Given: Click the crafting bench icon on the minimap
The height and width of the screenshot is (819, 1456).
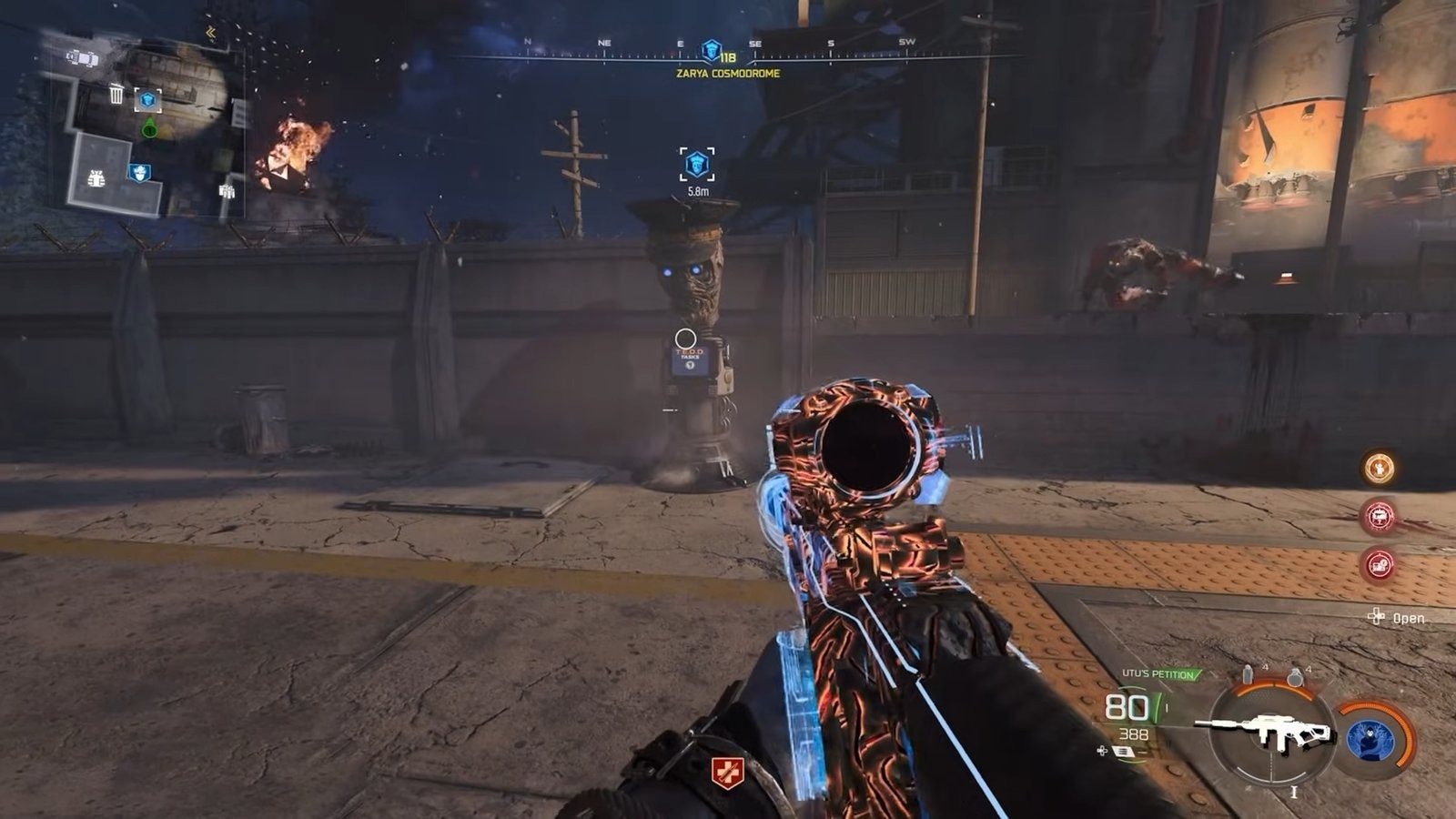Looking at the screenshot, I should pyautogui.click(x=227, y=190).
